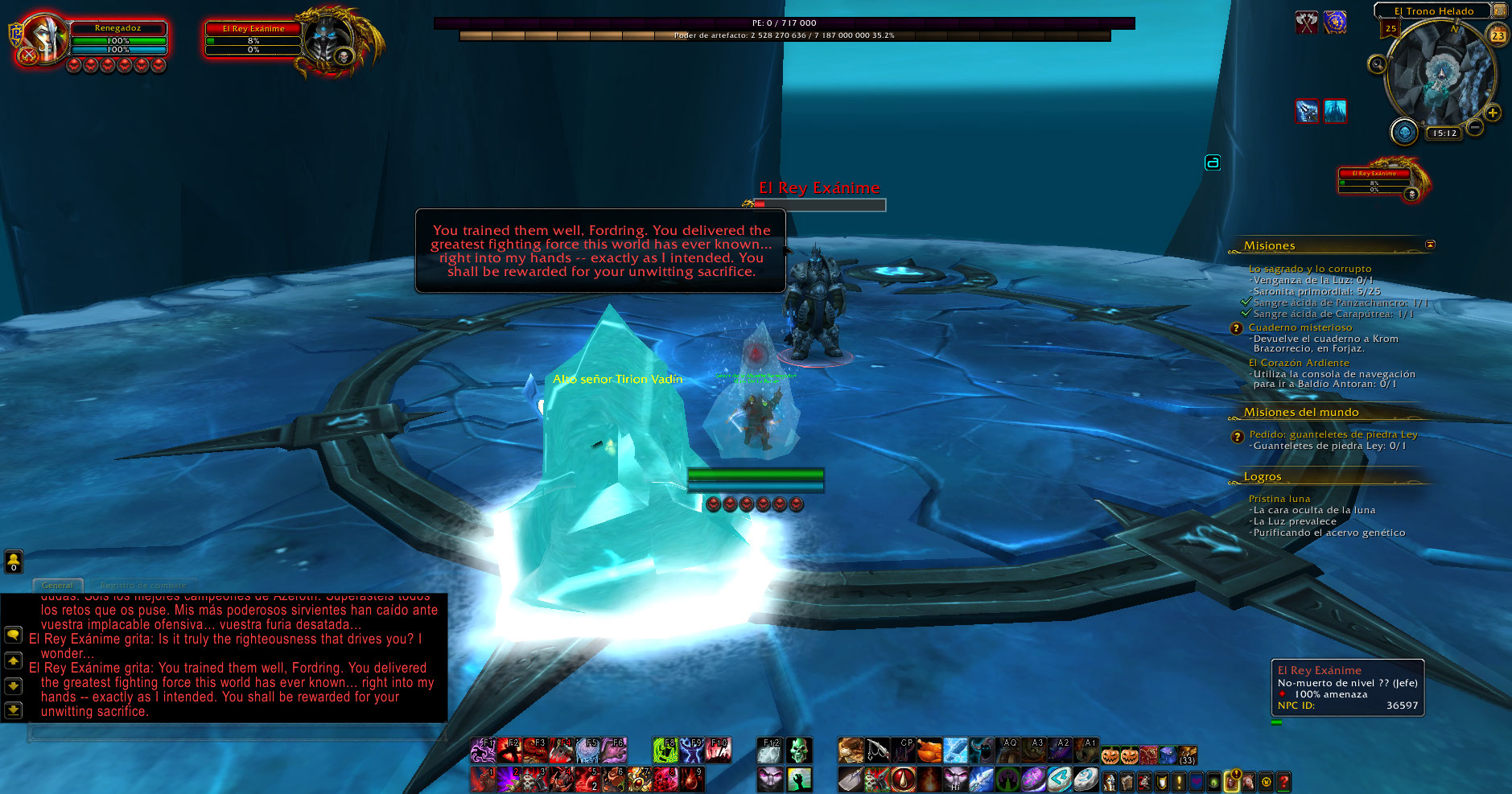Select the Cuaderno misterioso quest
The height and width of the screenshot is (794, 1512).
1300,327
